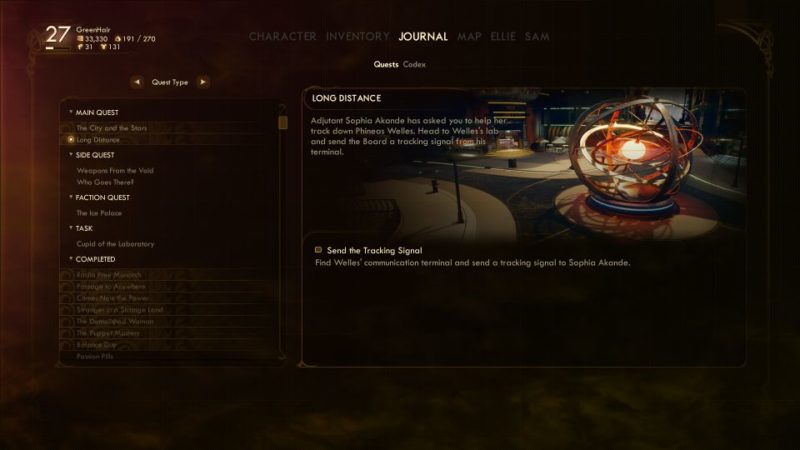Select the Quests sub-tab

click(x=386, y=64)
